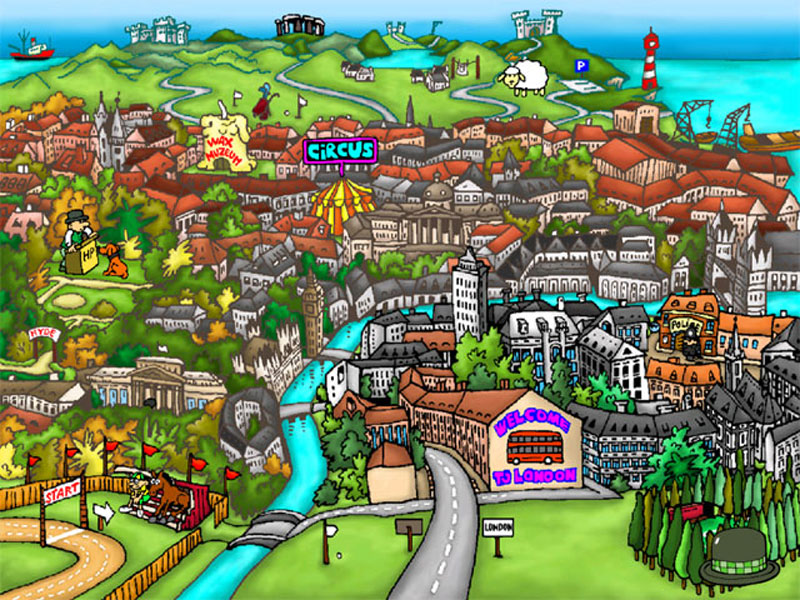Choose the castle on the right hill
800x600 pixels.
(535, 23)
